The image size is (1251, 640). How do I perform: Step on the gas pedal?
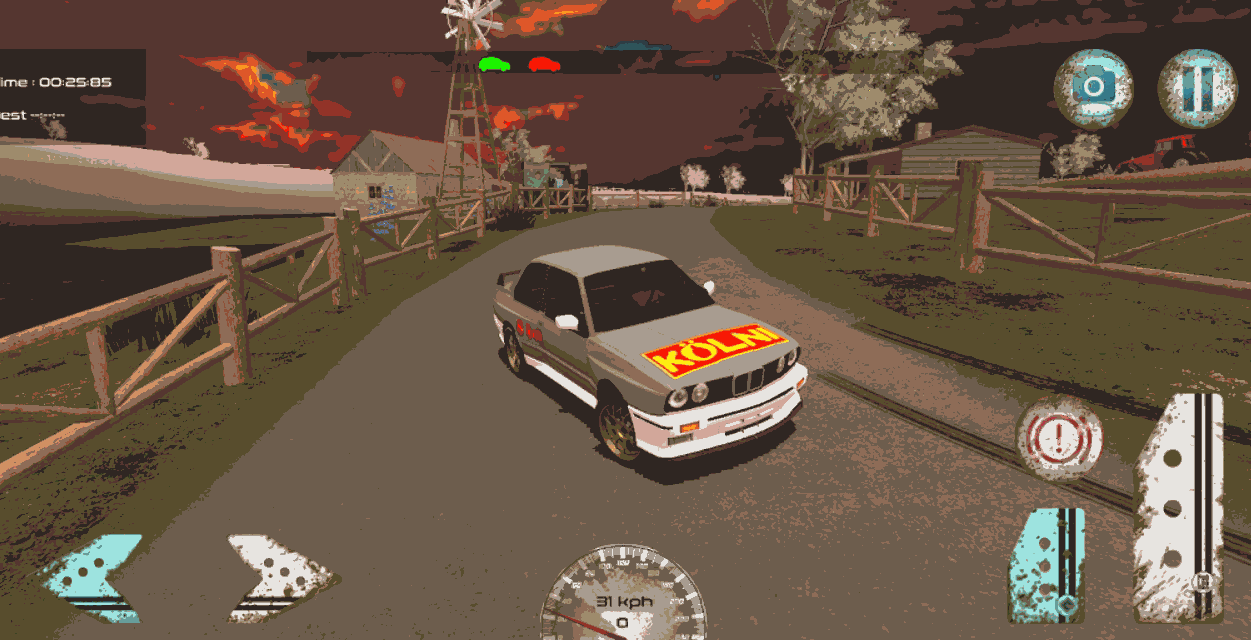point(1180,507)
